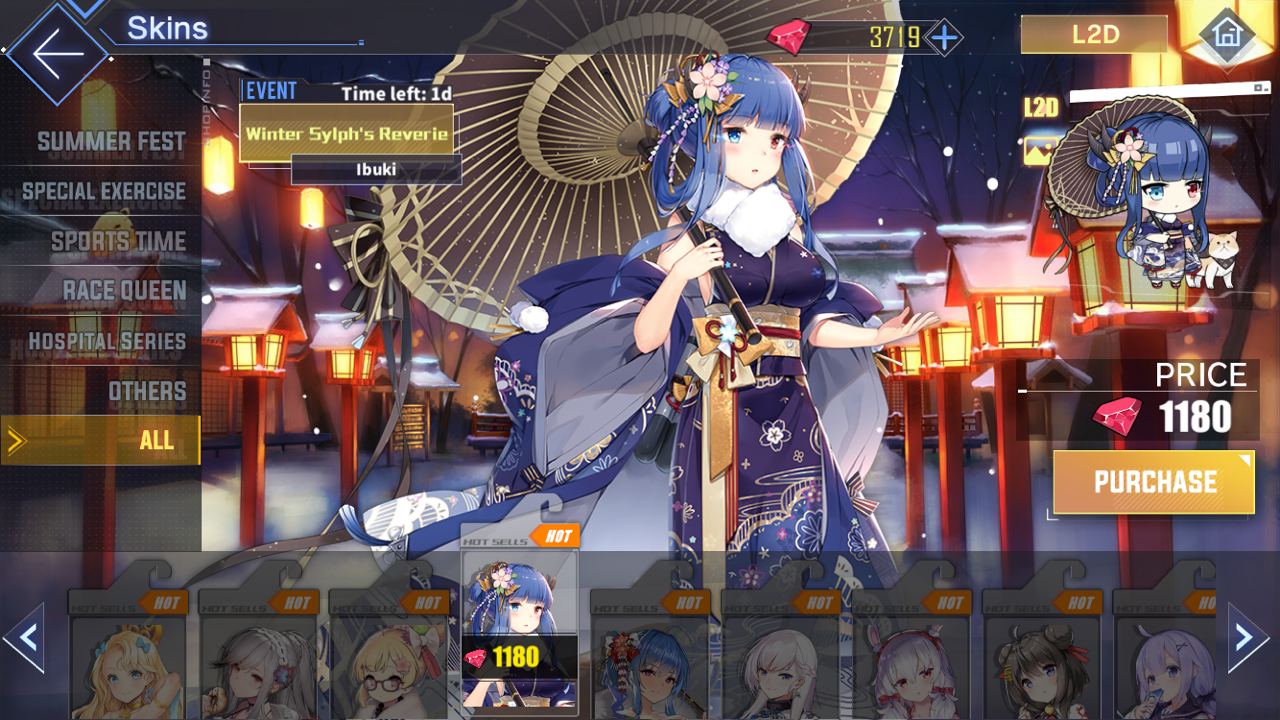Purchase the Ibuki skin
Image resolution: width=1280 pixels, height=720 pixels.
coord(1154,482)
